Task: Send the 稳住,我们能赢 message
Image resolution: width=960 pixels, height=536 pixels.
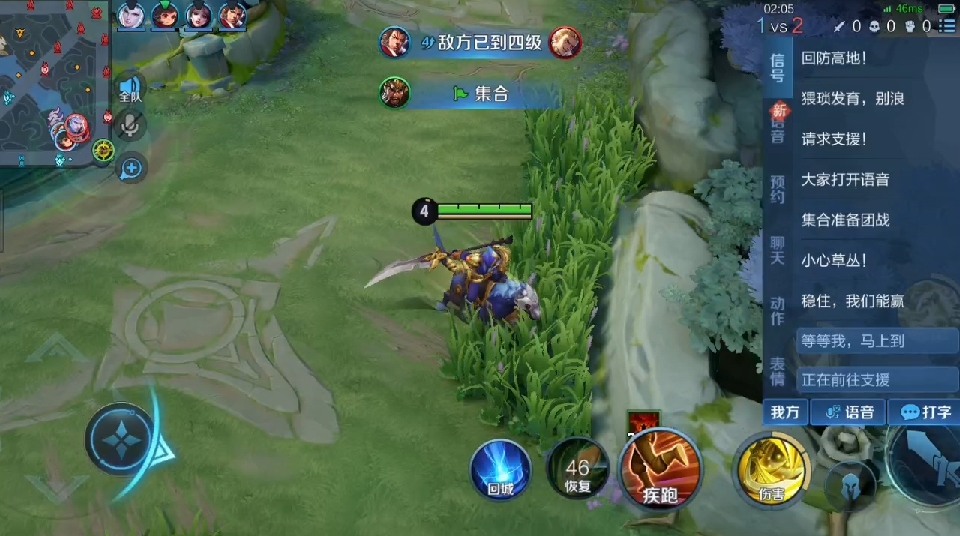Action: [x=852, y=300]
